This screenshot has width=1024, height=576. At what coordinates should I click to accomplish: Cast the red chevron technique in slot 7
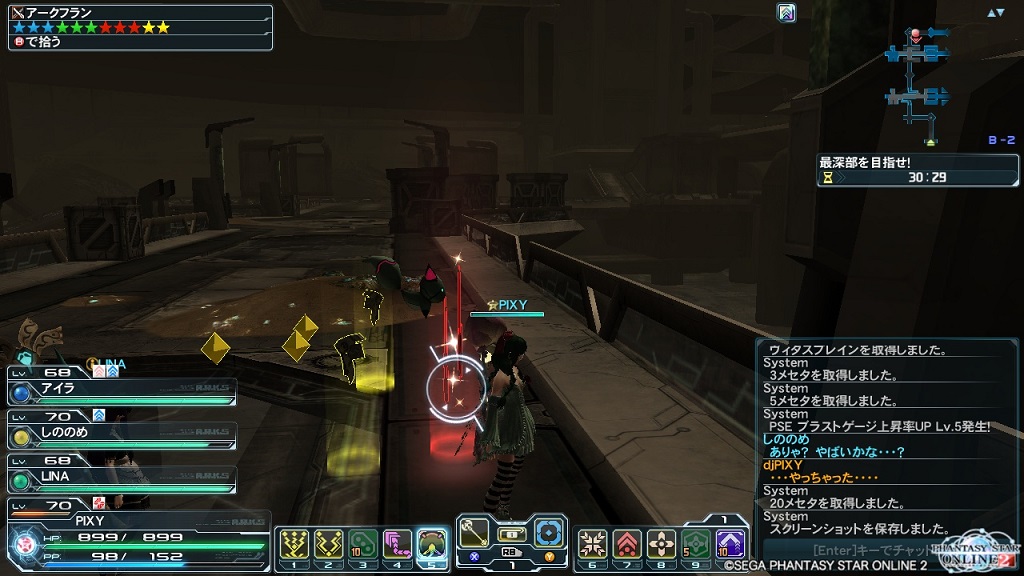[x=627, y=543]
